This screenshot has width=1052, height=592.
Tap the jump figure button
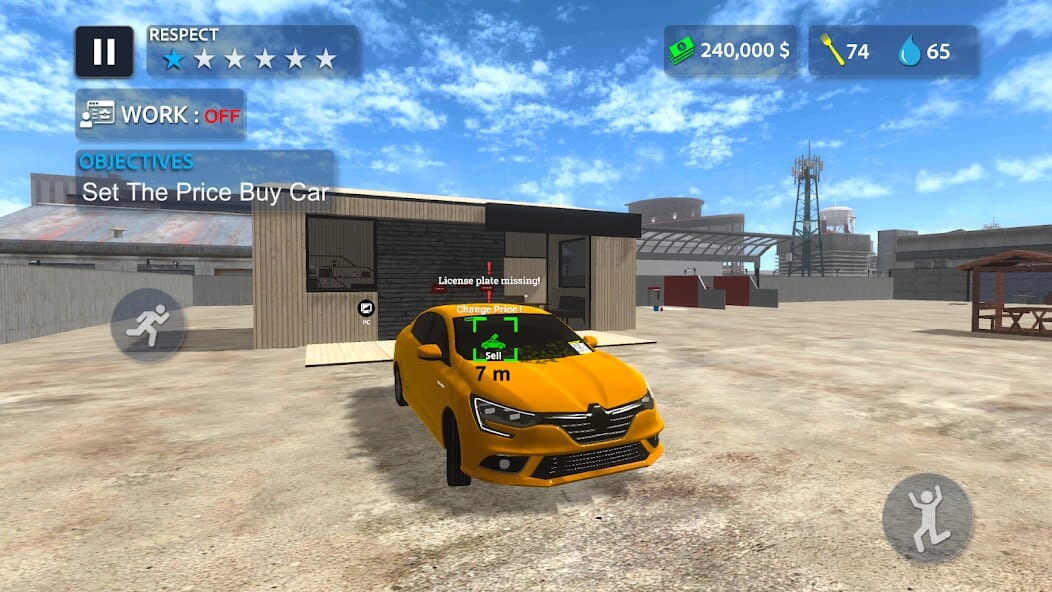point(927,518)
